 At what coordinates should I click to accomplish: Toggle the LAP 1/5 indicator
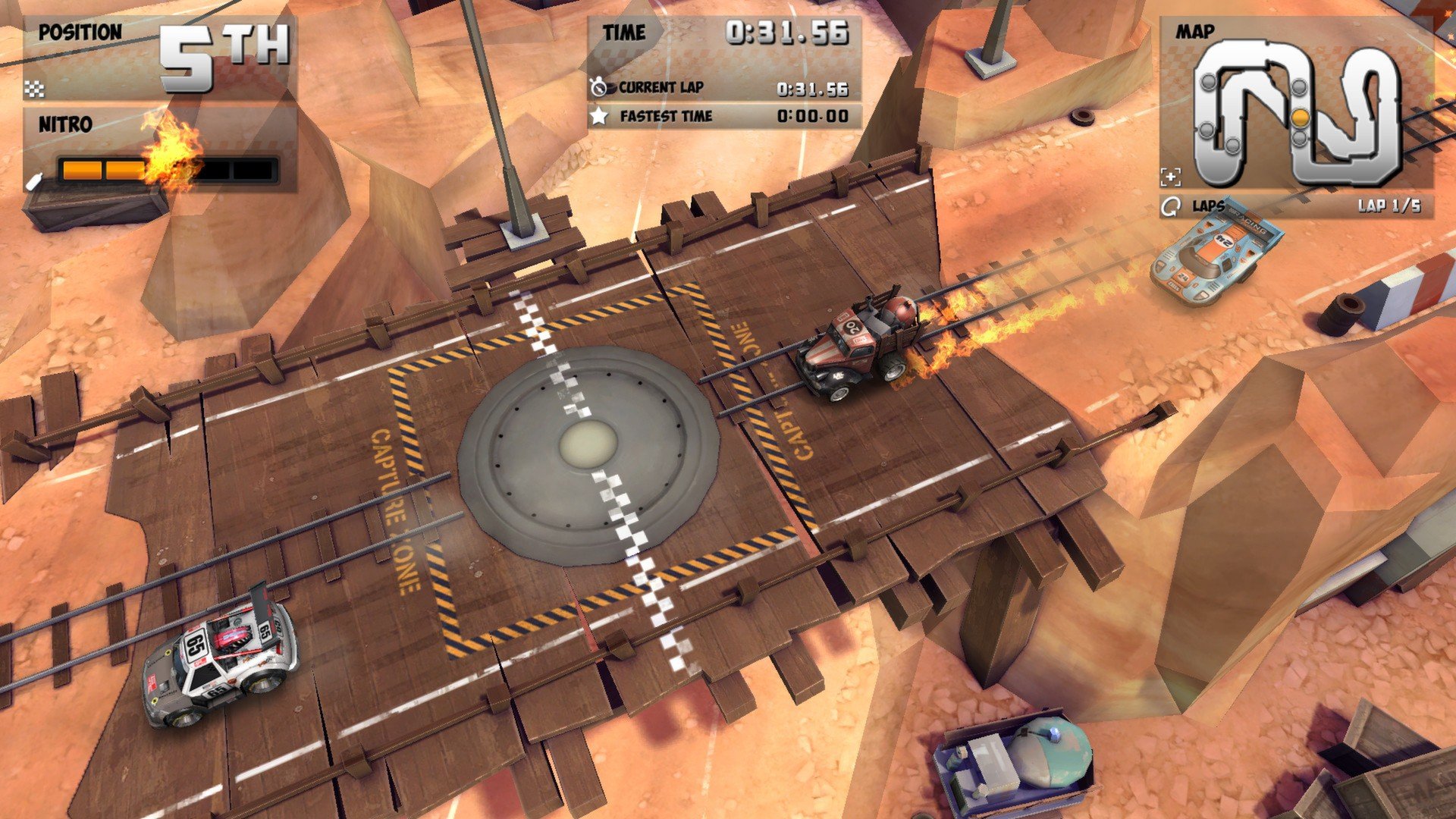1389,206
